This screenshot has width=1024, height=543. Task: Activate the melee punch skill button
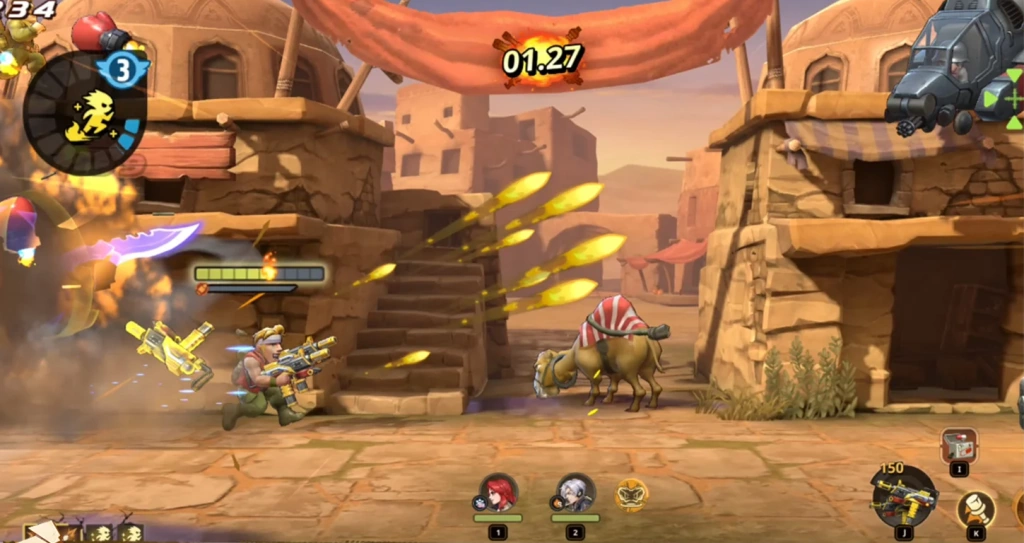pyautogui.click(x=975, y=509)
